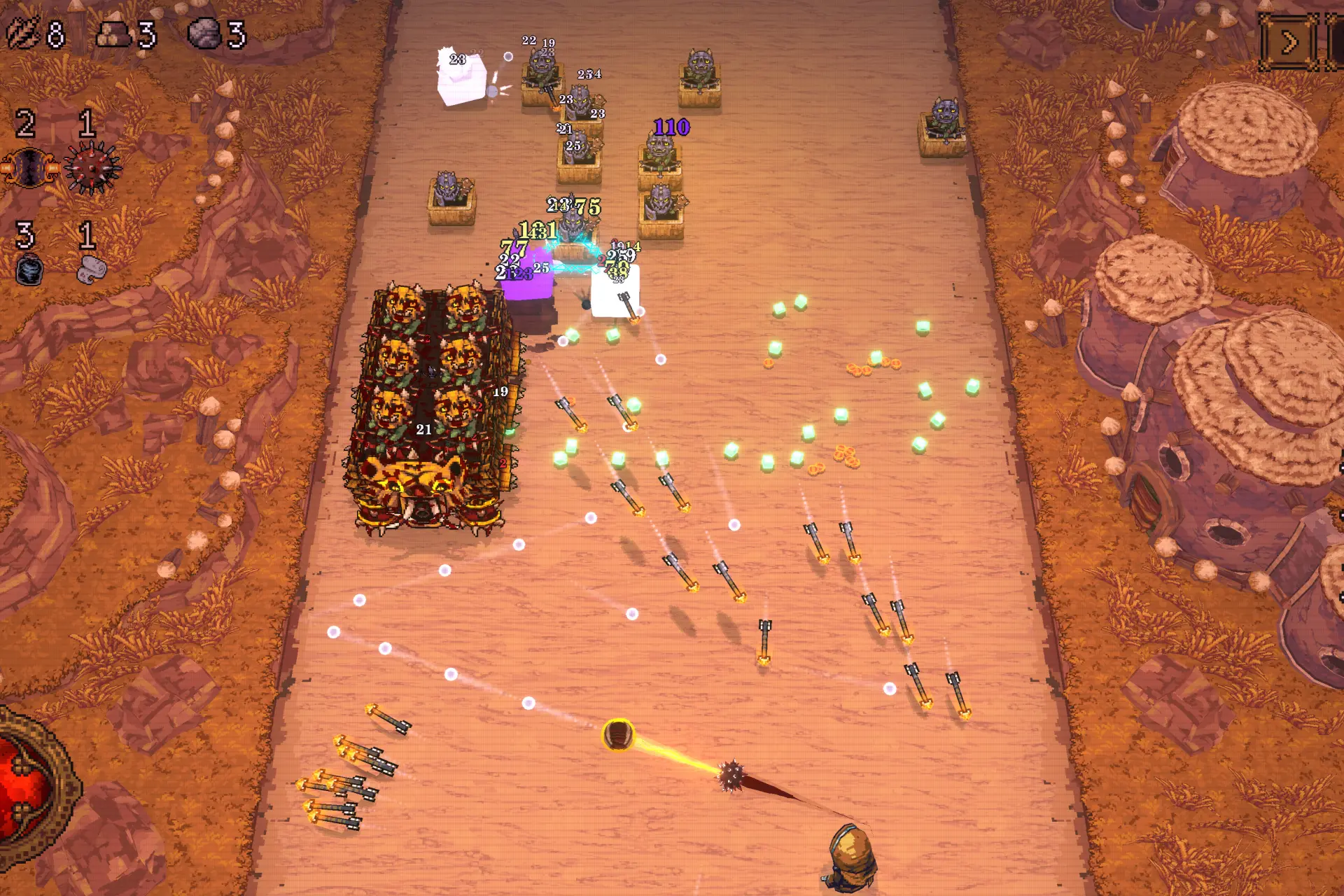Choose the tornado jar item icon
The height and width of the screenshot is (896, 1344).
click(29, 270)
